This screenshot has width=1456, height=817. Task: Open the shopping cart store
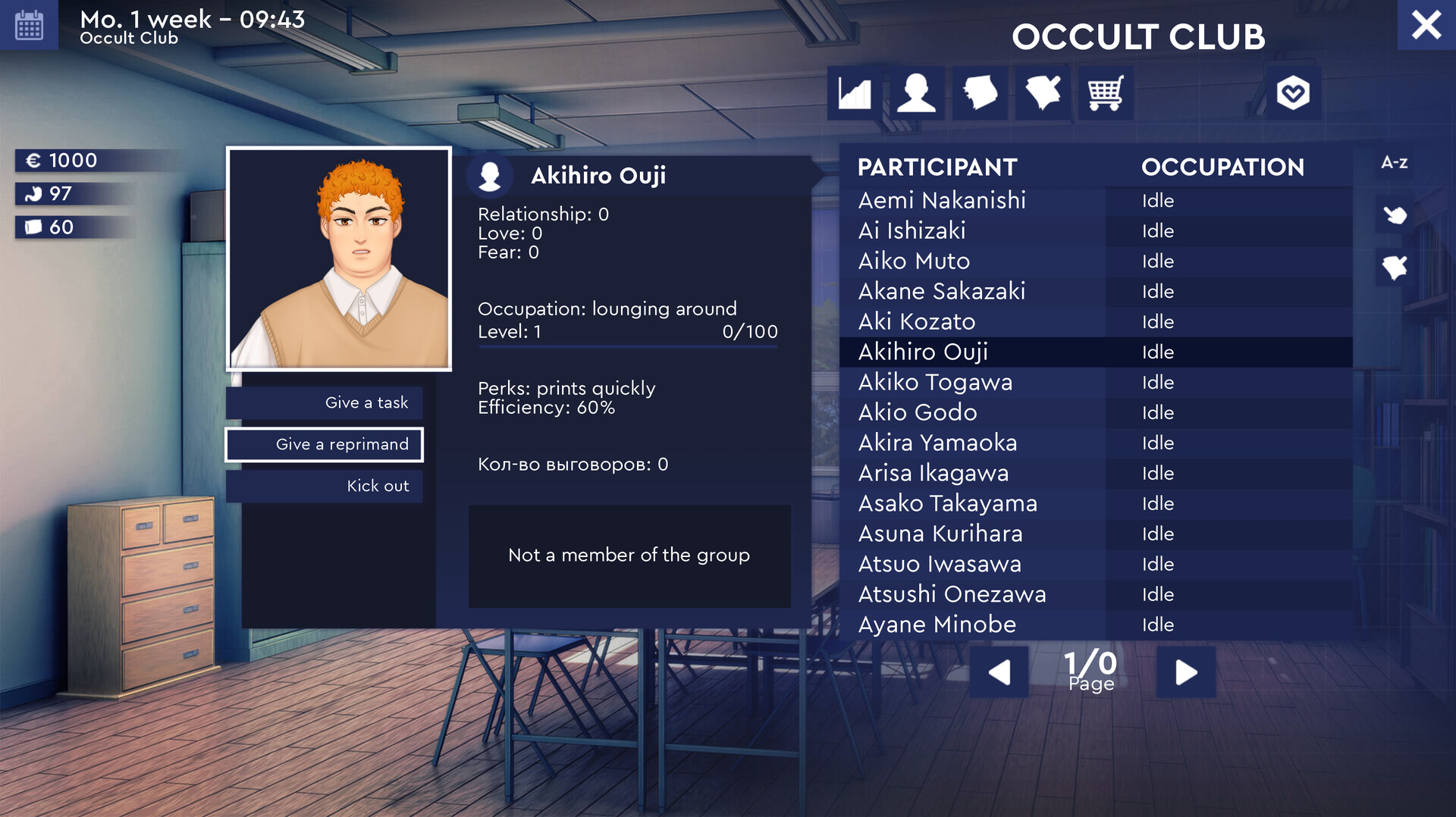pyautogui.click(x=1104, y=92)
